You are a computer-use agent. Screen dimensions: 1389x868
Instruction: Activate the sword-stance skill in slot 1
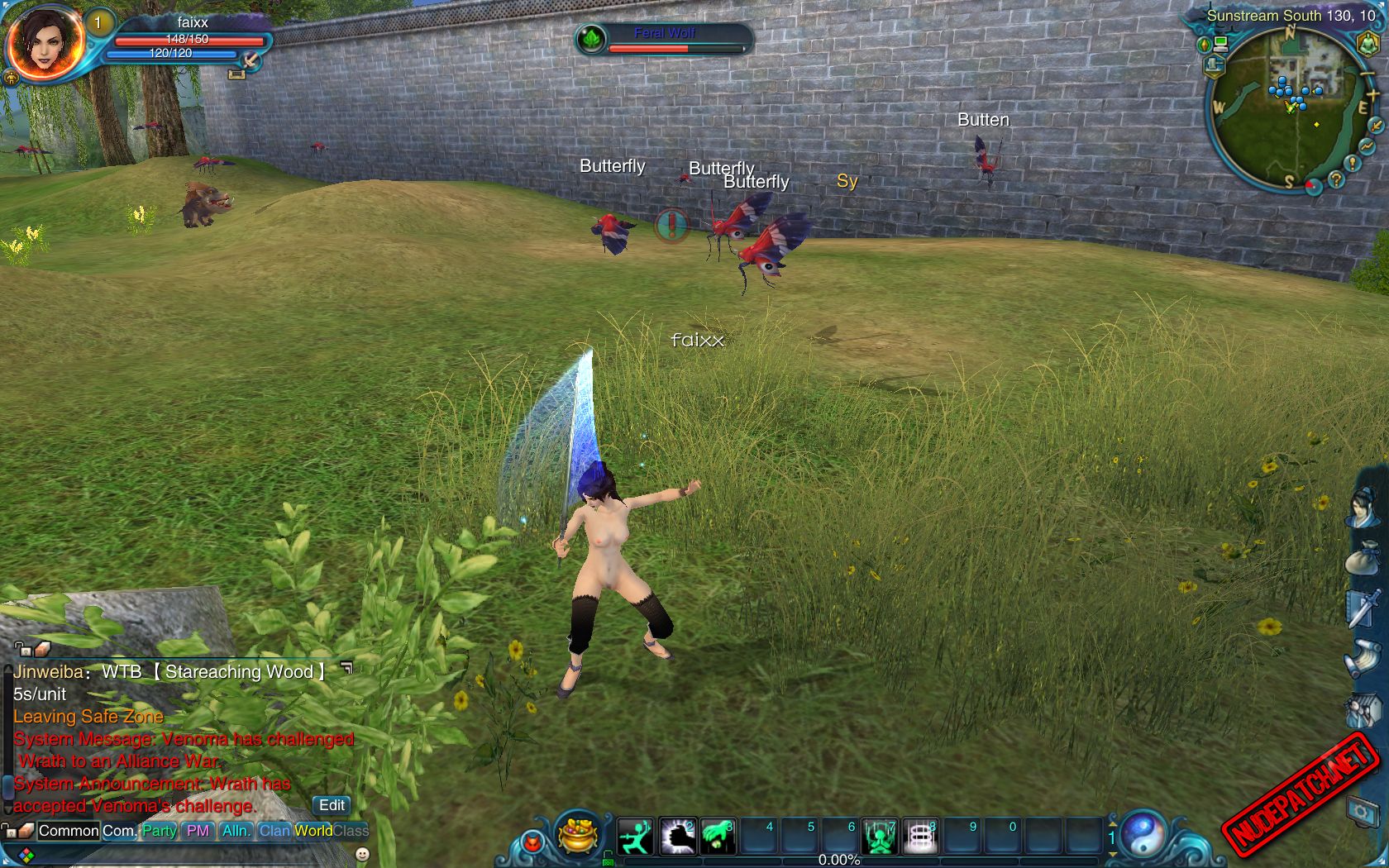click(636, 837)
